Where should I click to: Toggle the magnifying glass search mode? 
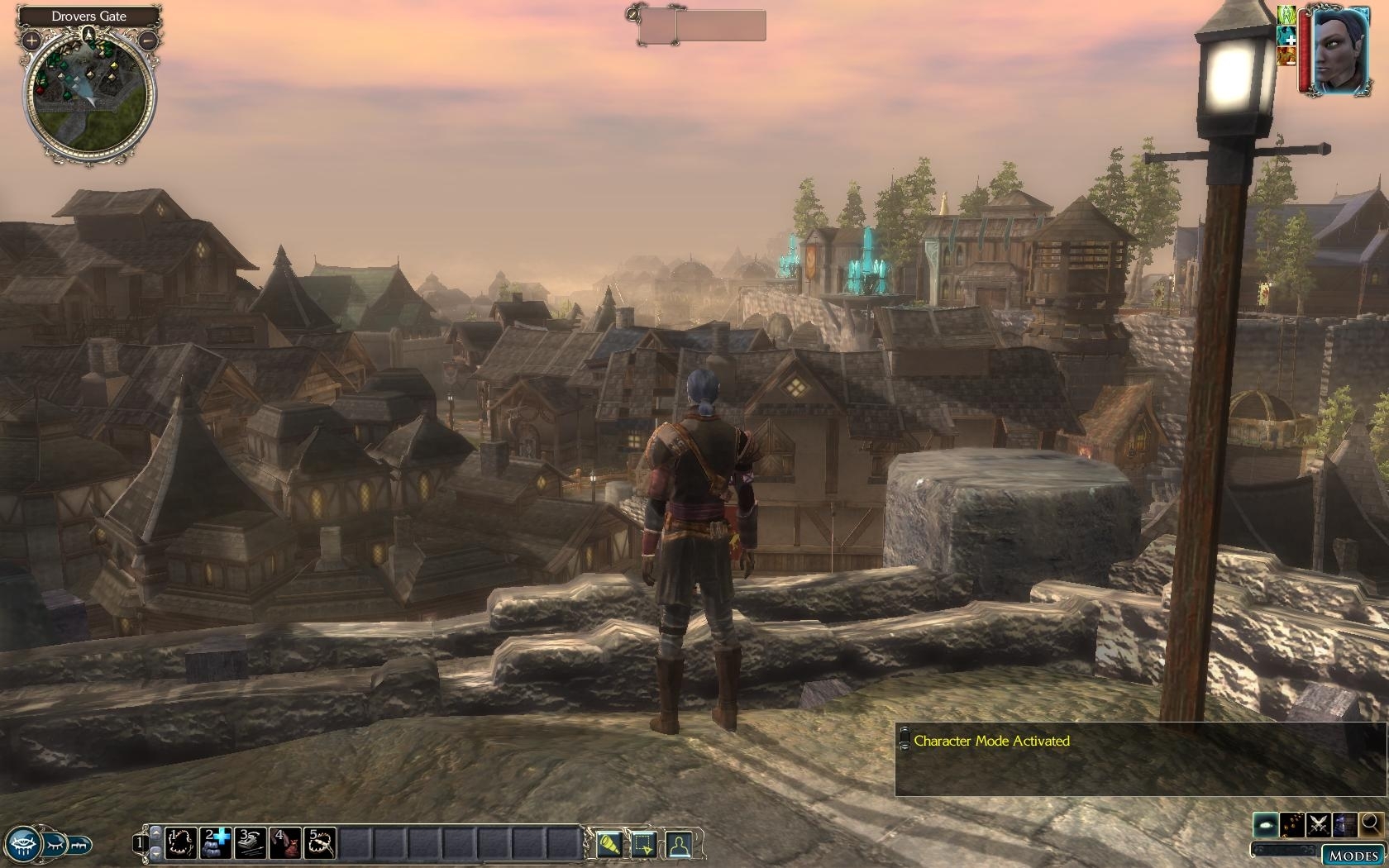[1370, 824]
